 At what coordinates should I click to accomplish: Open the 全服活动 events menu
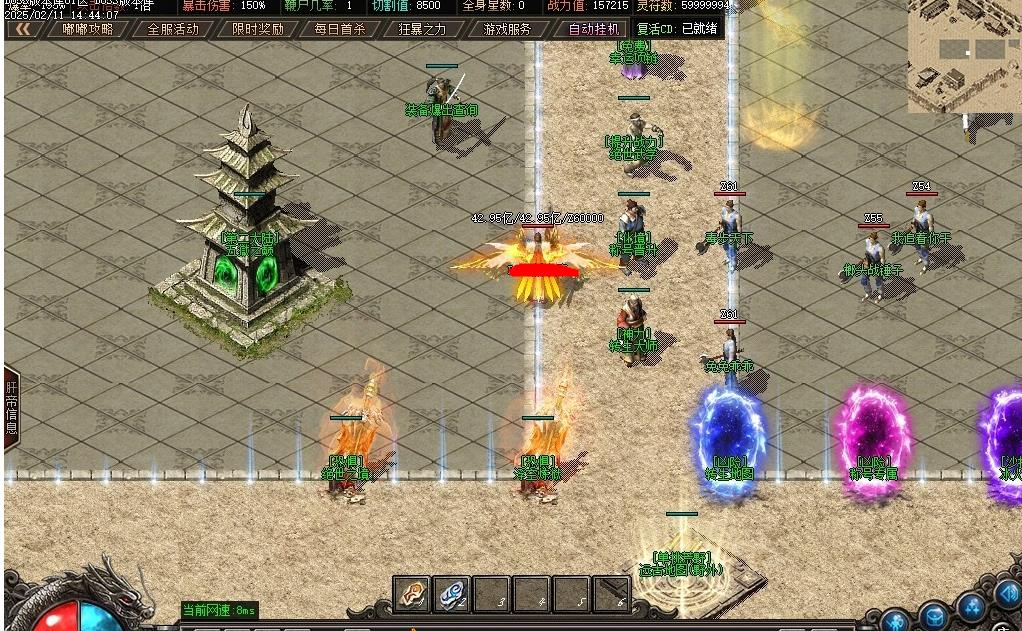point(173,29)
